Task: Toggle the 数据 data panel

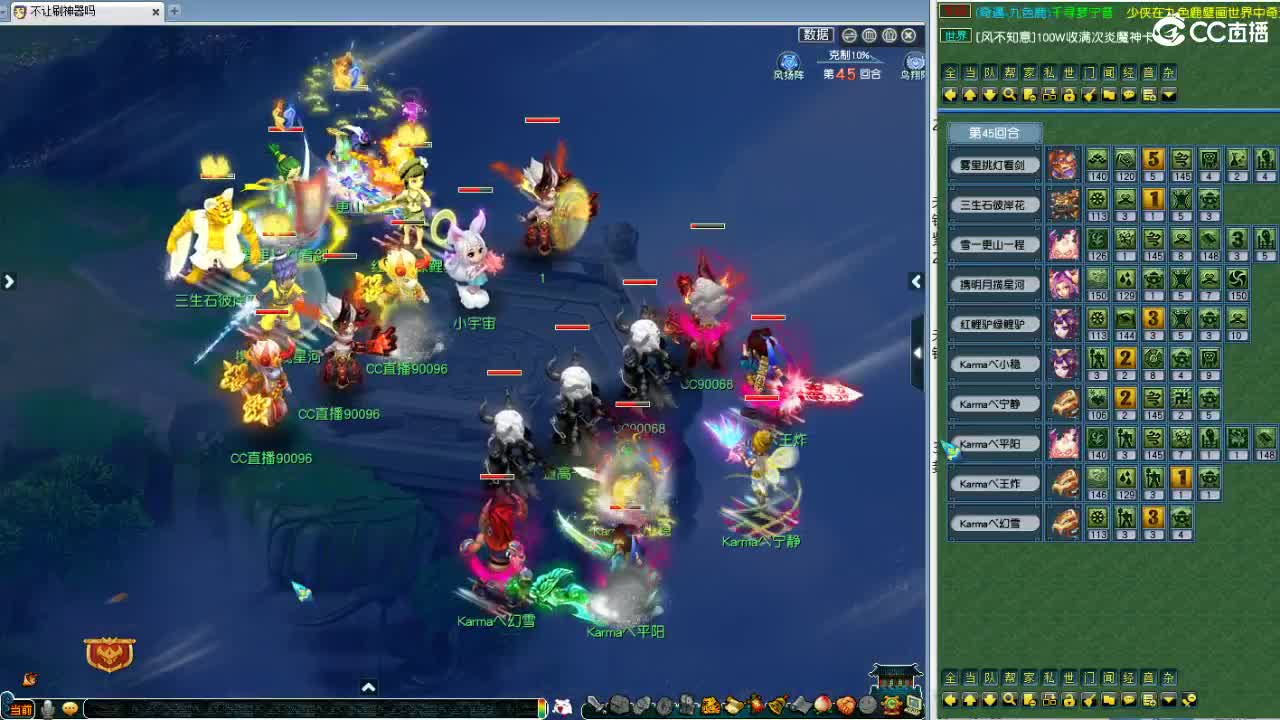Action: tap(816, 34)
